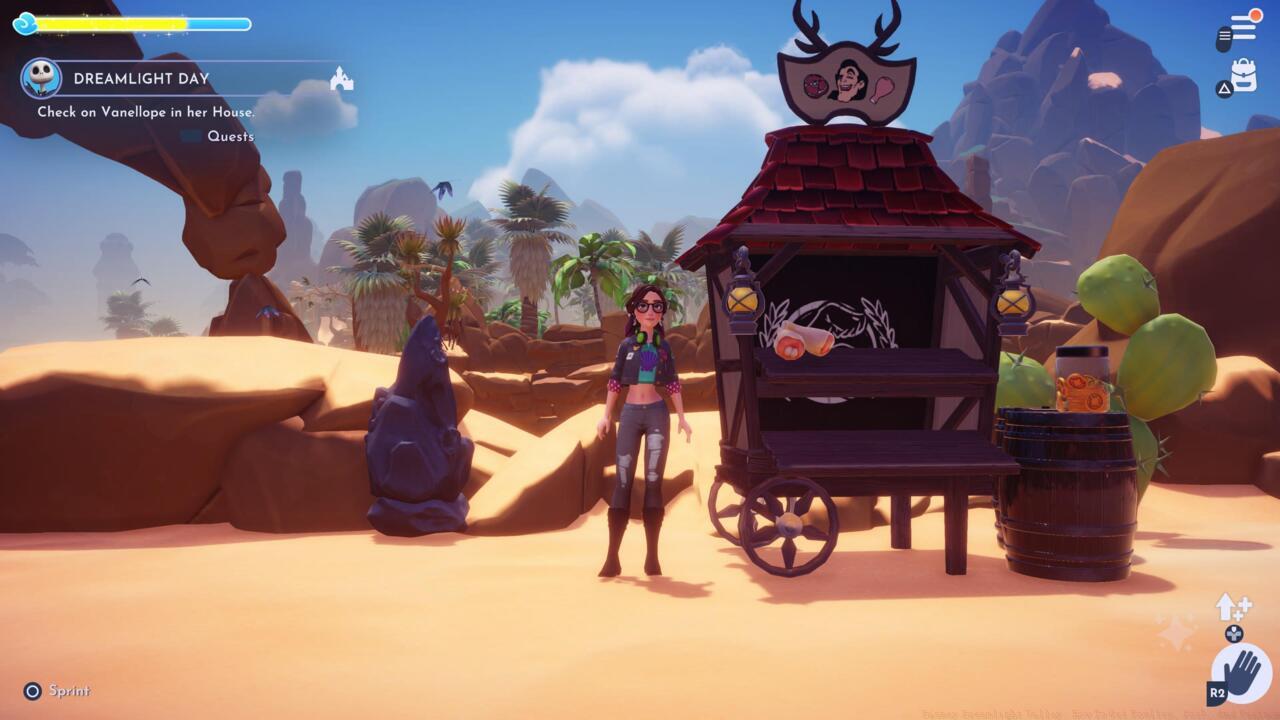
Task: Click the Sprint label text
Action: tap(70, 690)
